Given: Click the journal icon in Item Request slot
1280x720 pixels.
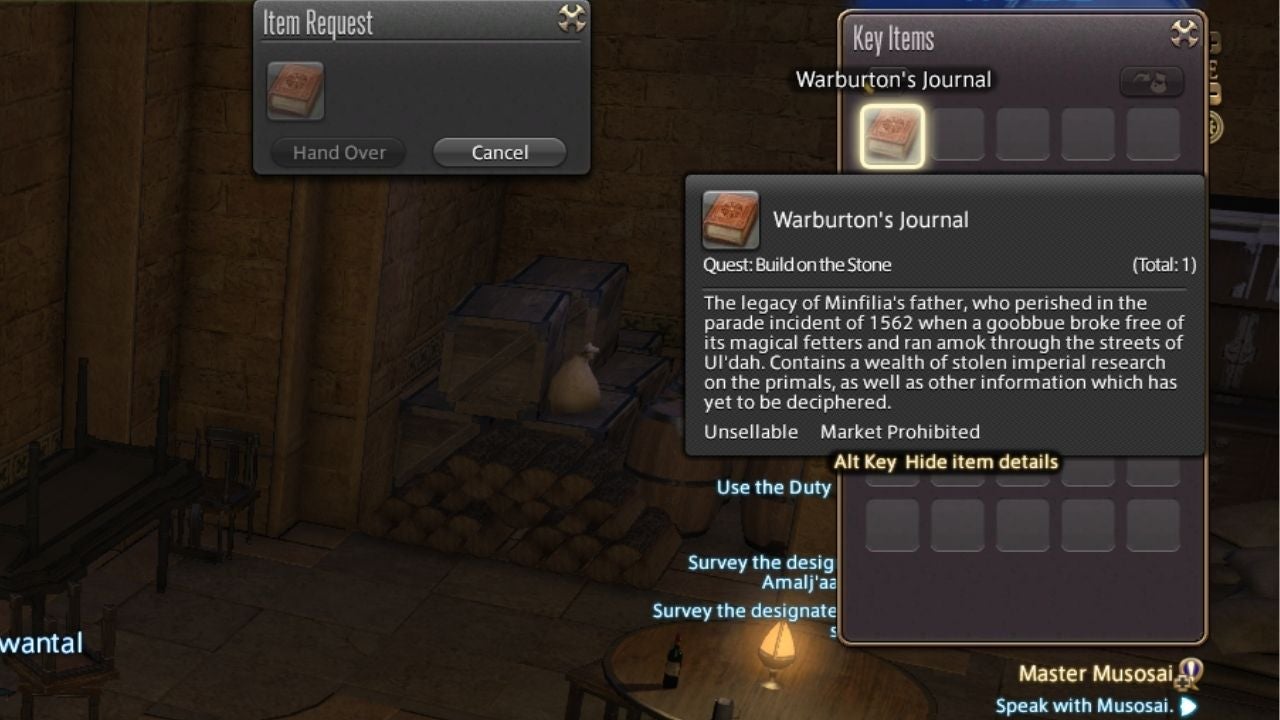Looking at the screenshot, I should (x=293, y=92).
